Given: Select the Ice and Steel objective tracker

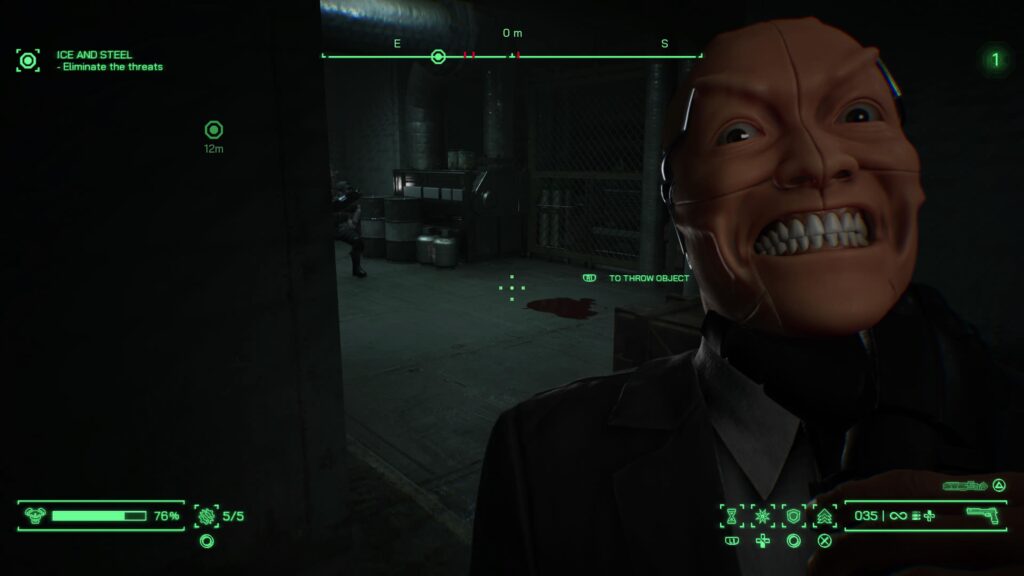Looking at the screenshot, I should click(x=28, y=60).
